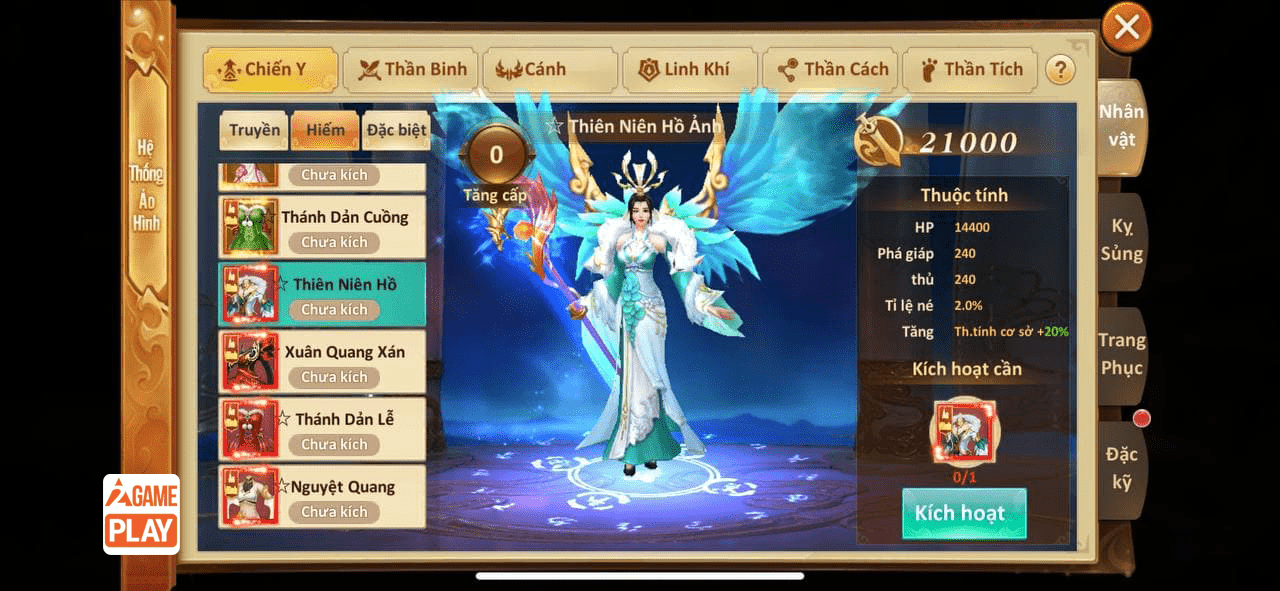Pick the Xuân Quang Xán costume row

point(322,362)
